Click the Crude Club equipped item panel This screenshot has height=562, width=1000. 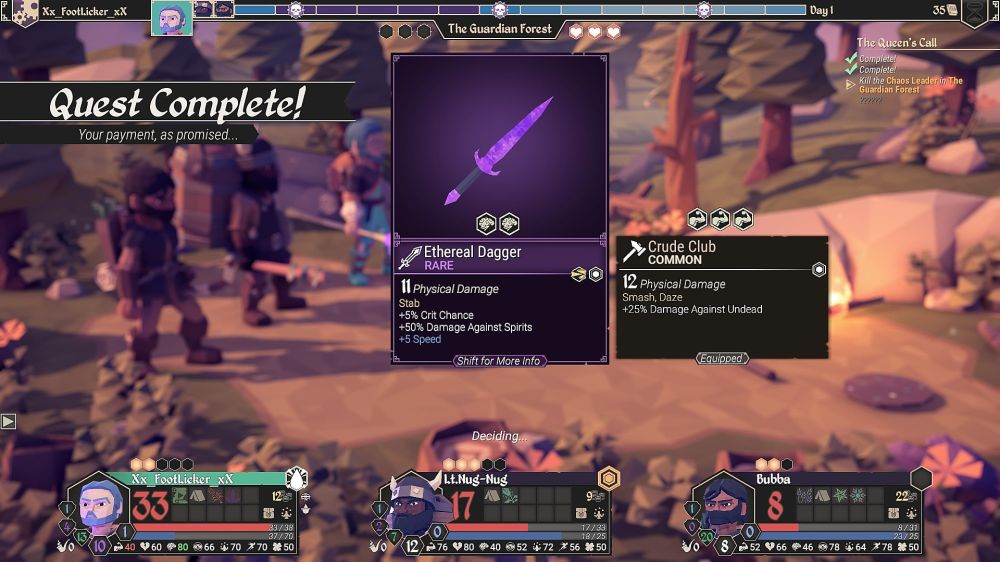[721, 297]
